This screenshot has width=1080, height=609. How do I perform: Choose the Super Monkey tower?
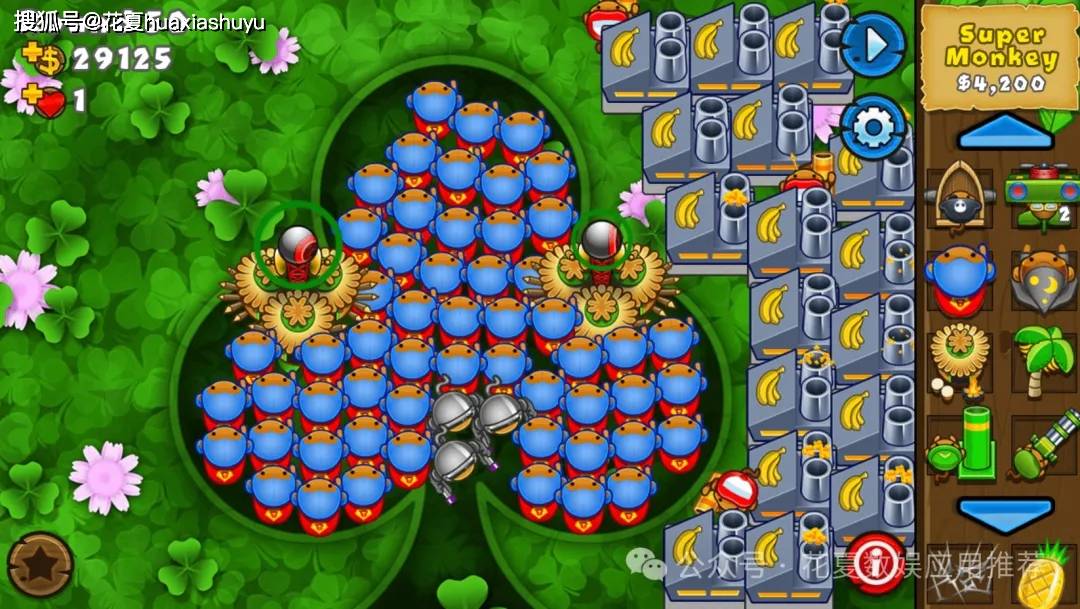point(960,277)
